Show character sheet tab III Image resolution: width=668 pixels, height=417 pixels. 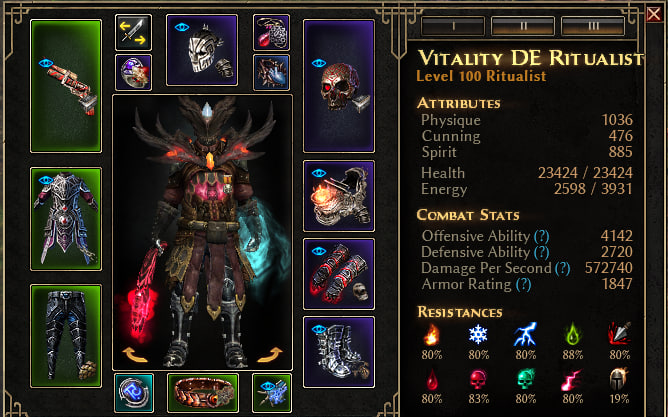[x=593, y=24]
